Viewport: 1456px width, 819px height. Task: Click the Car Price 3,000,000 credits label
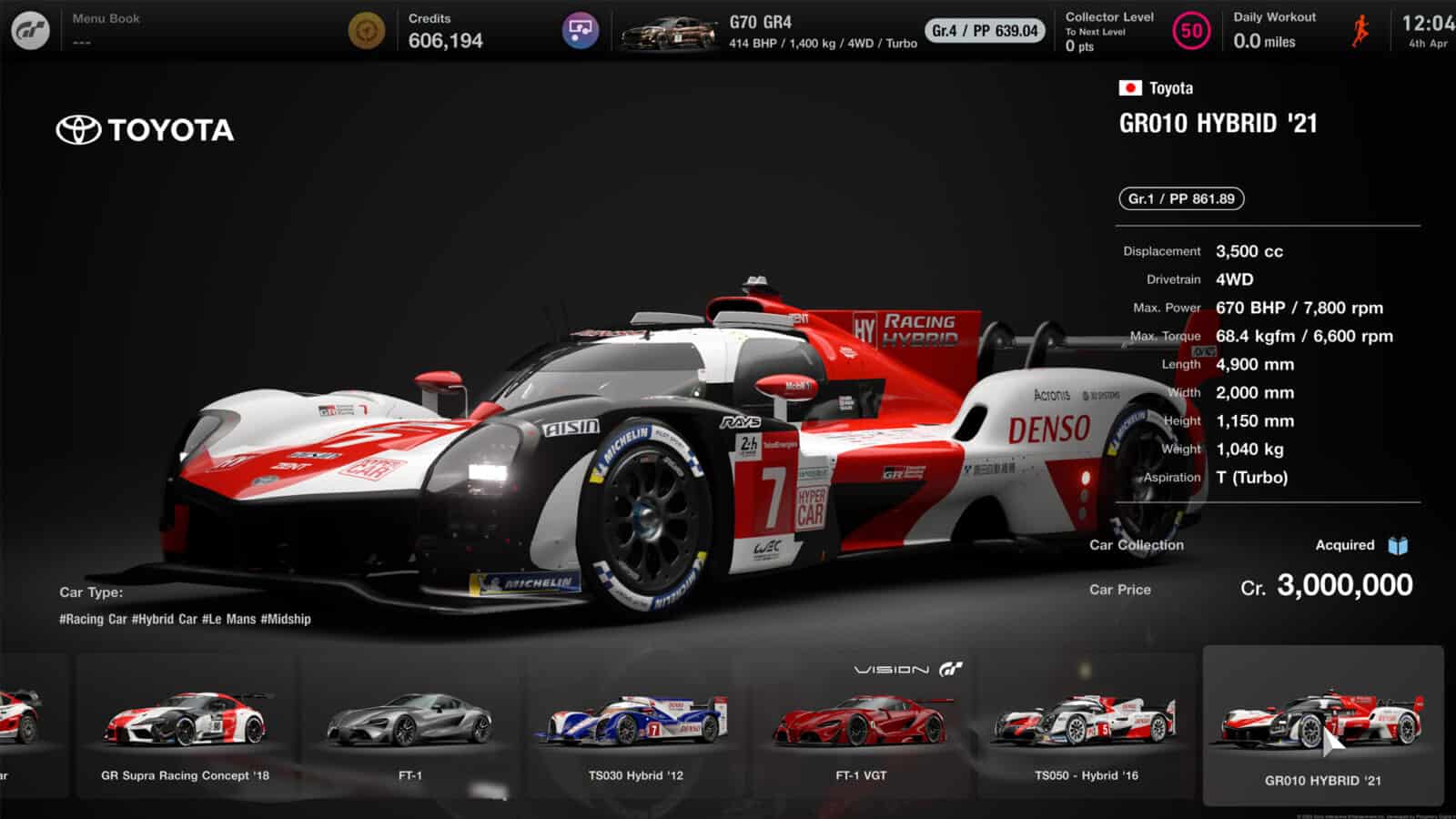pos(1330,587)
